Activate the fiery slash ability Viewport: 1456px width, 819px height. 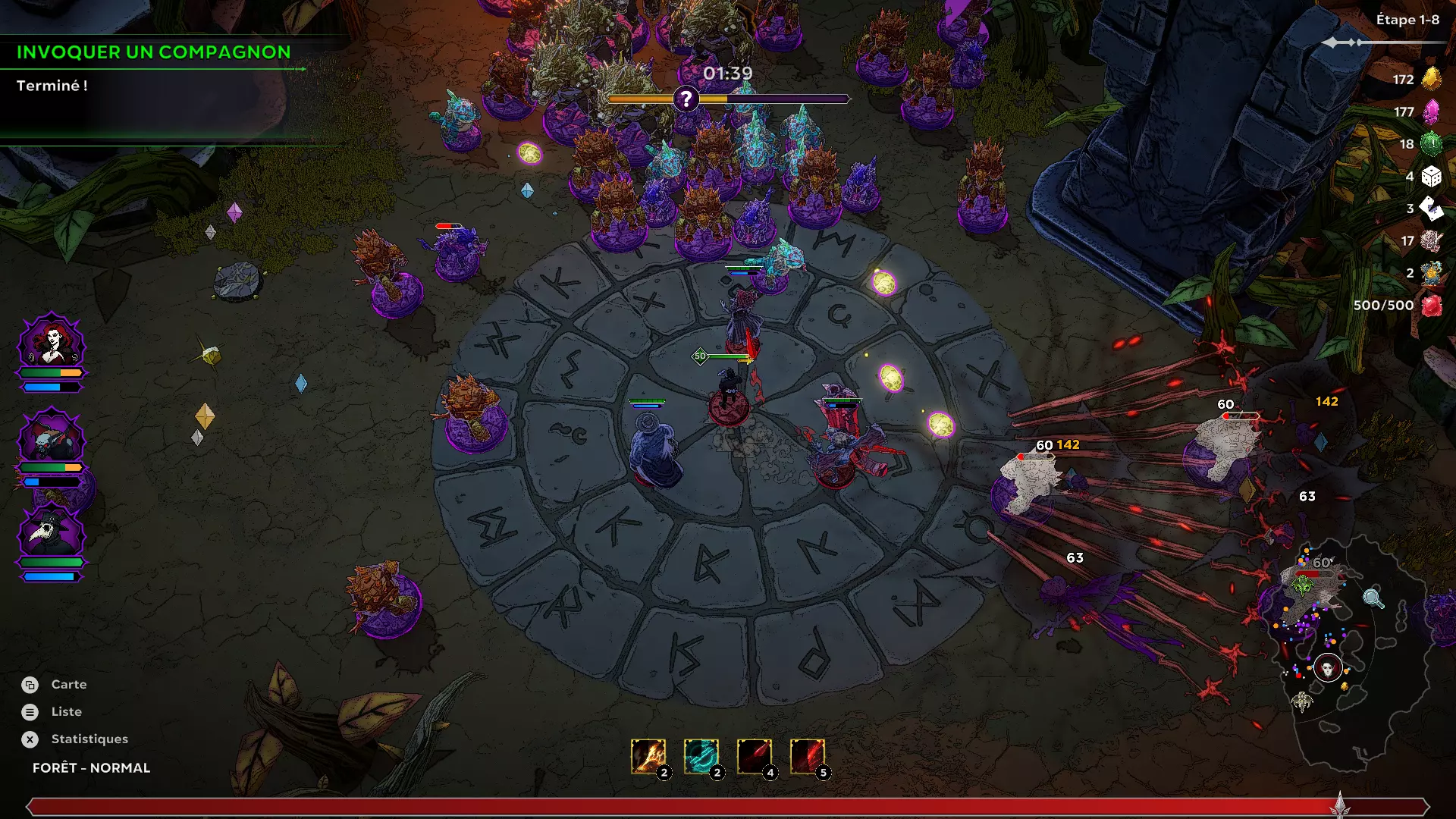point(648,756)
